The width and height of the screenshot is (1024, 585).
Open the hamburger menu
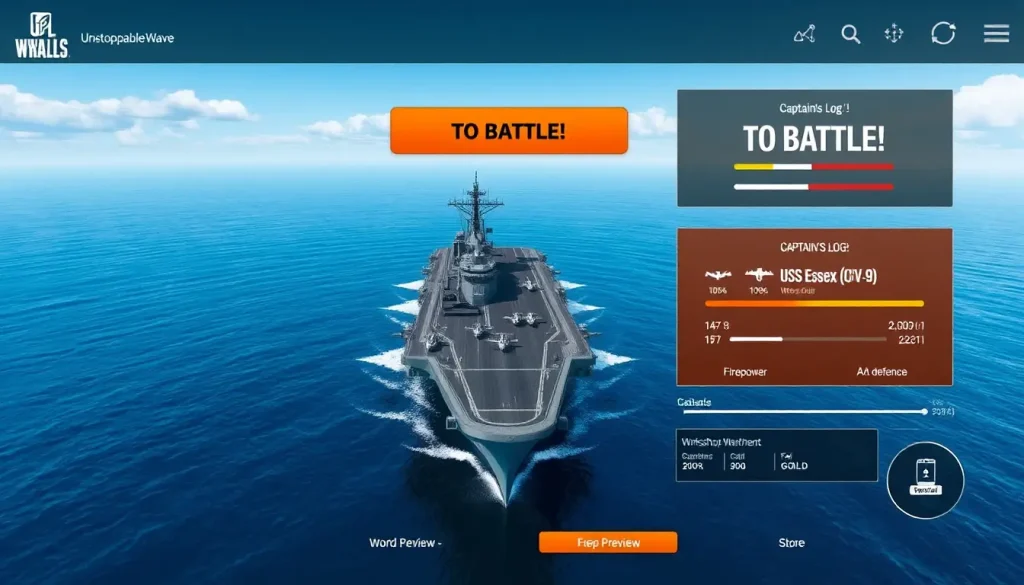pyautogui.click(x=996, y=34)
